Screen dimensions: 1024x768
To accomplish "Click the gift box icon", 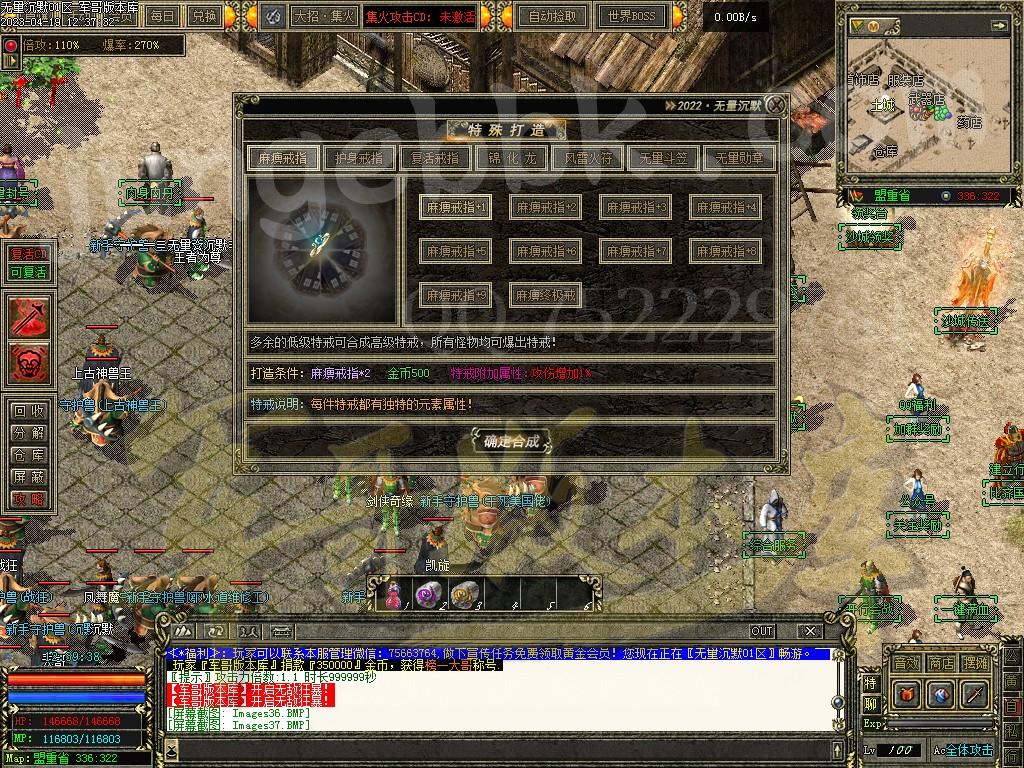I will pyautogui.click(x=906, y=693).
